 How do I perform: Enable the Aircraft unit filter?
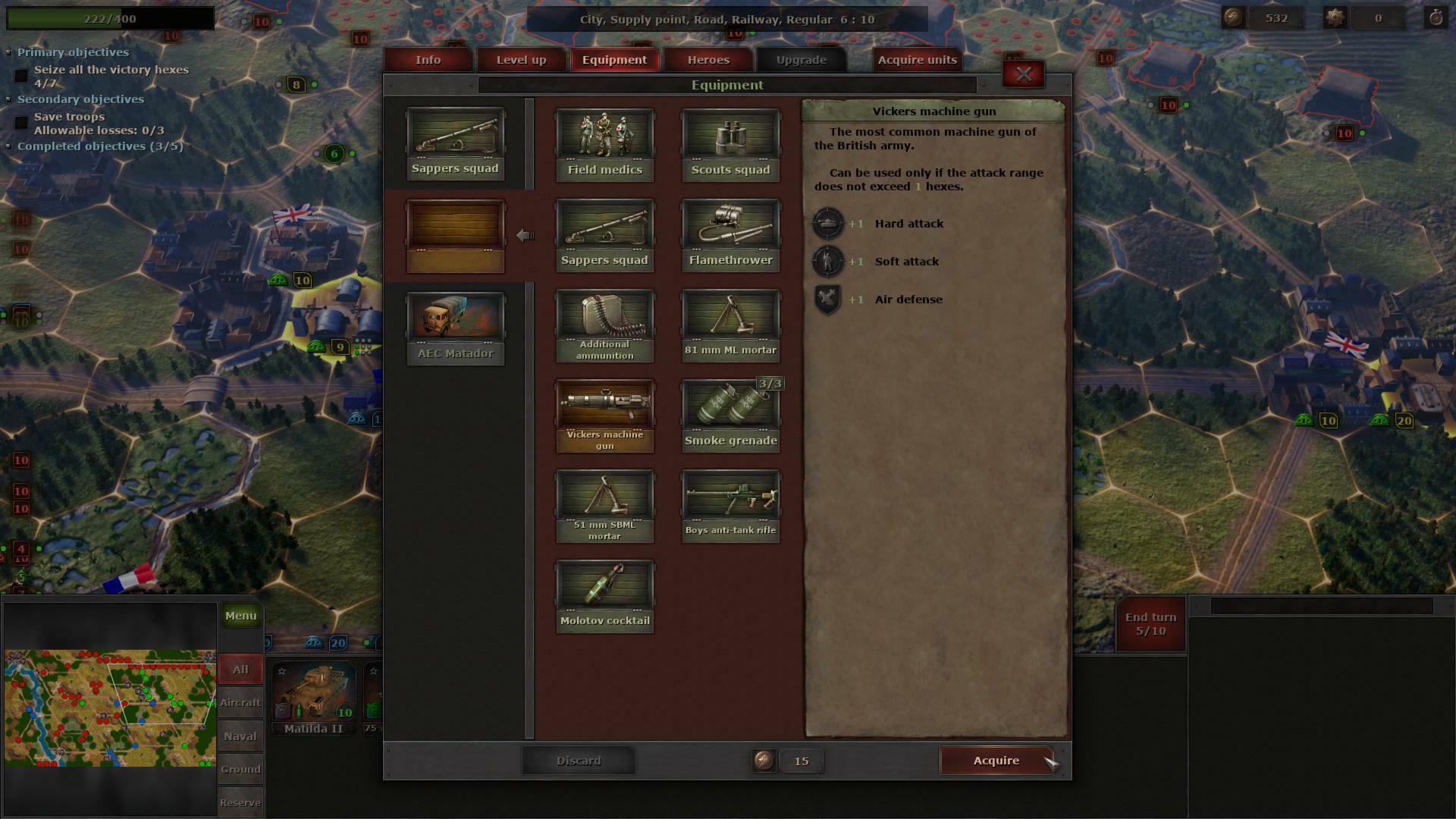[240, 703]
